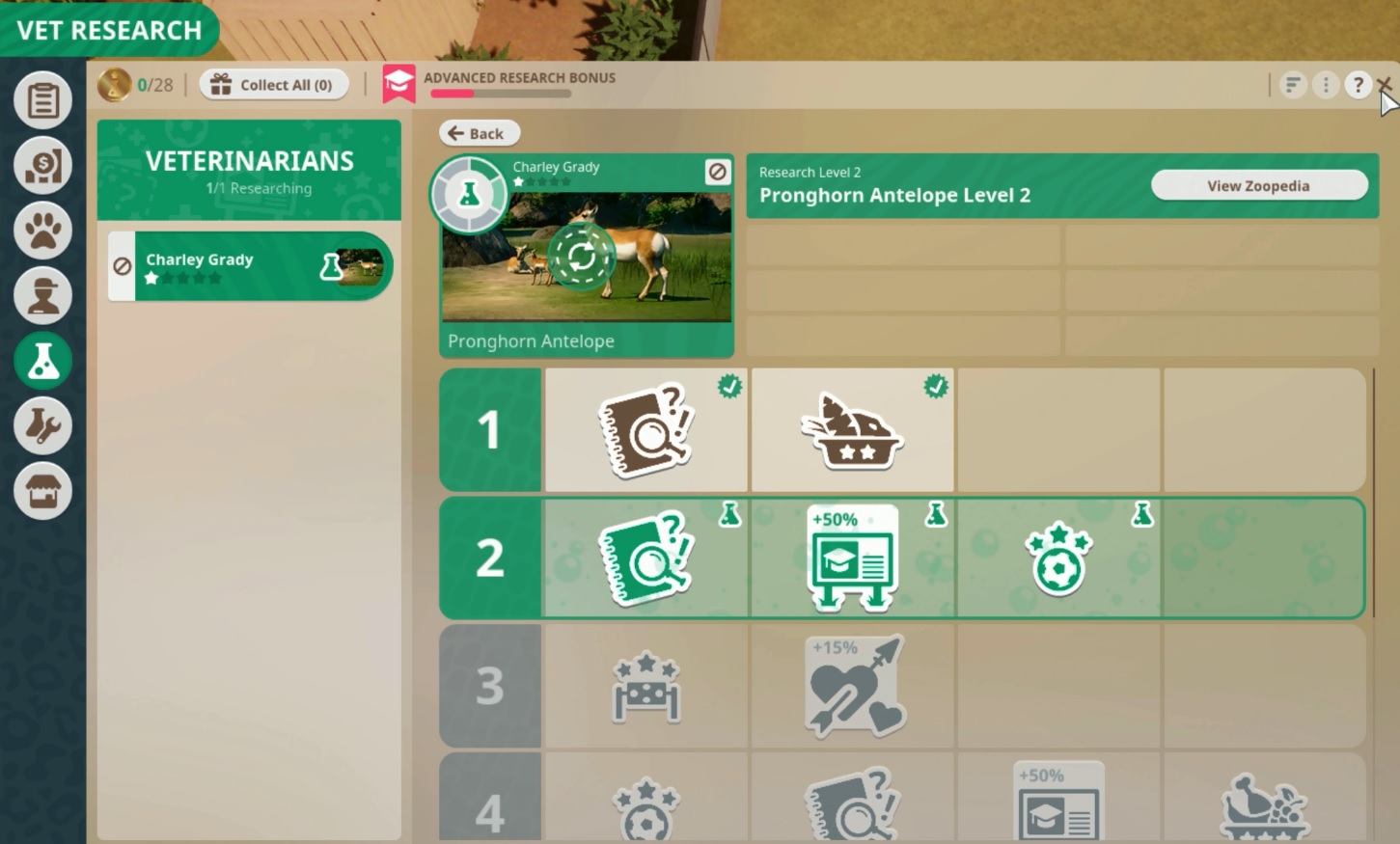The image size is (1400, 844).
Task: Open the zoo overview clipboard icon
Action: click(x=42, y=99)
